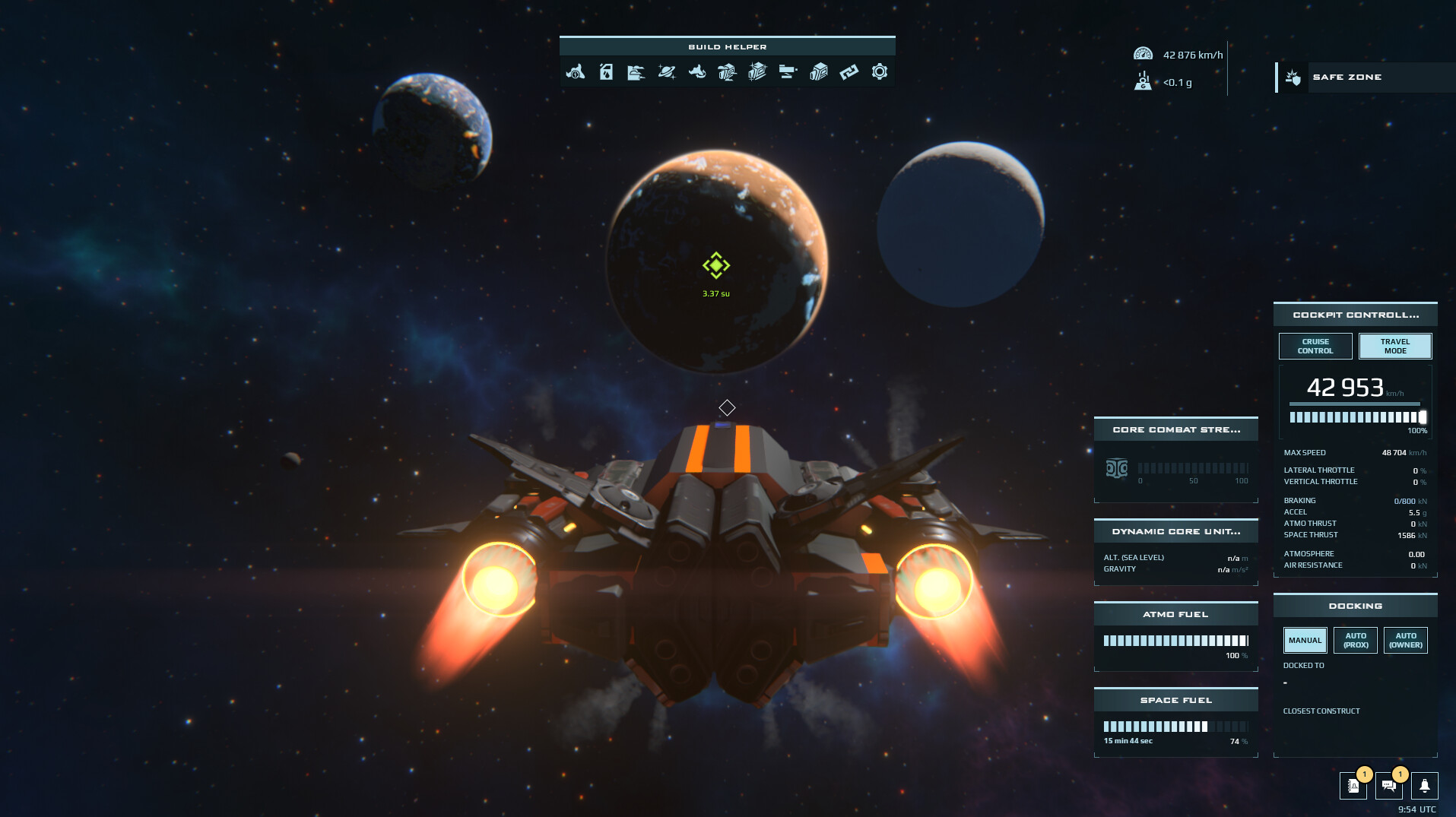Toggle Cruise Control mode

pos(1315,346)
